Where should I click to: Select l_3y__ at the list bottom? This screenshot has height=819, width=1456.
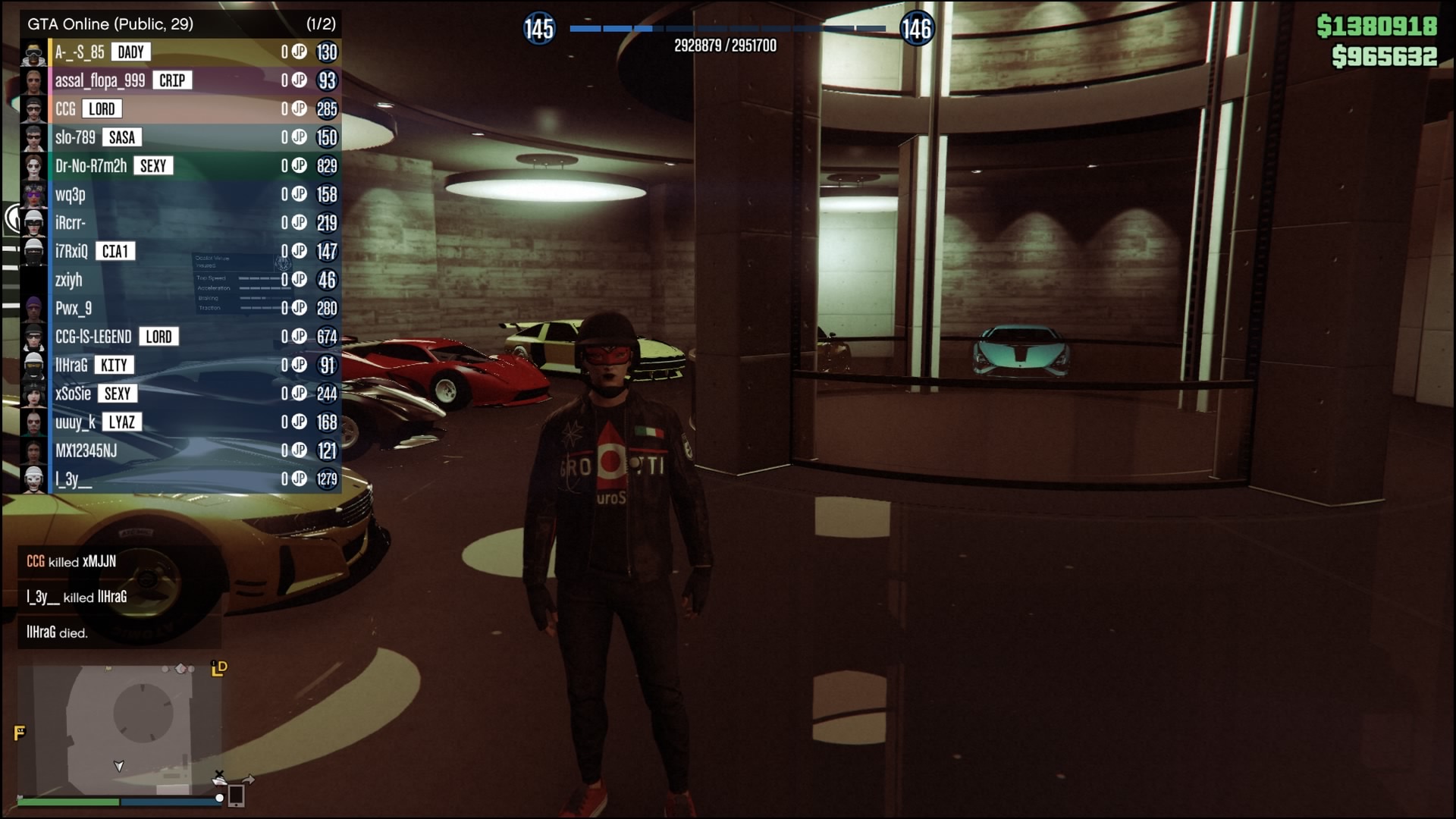point(182,479)
